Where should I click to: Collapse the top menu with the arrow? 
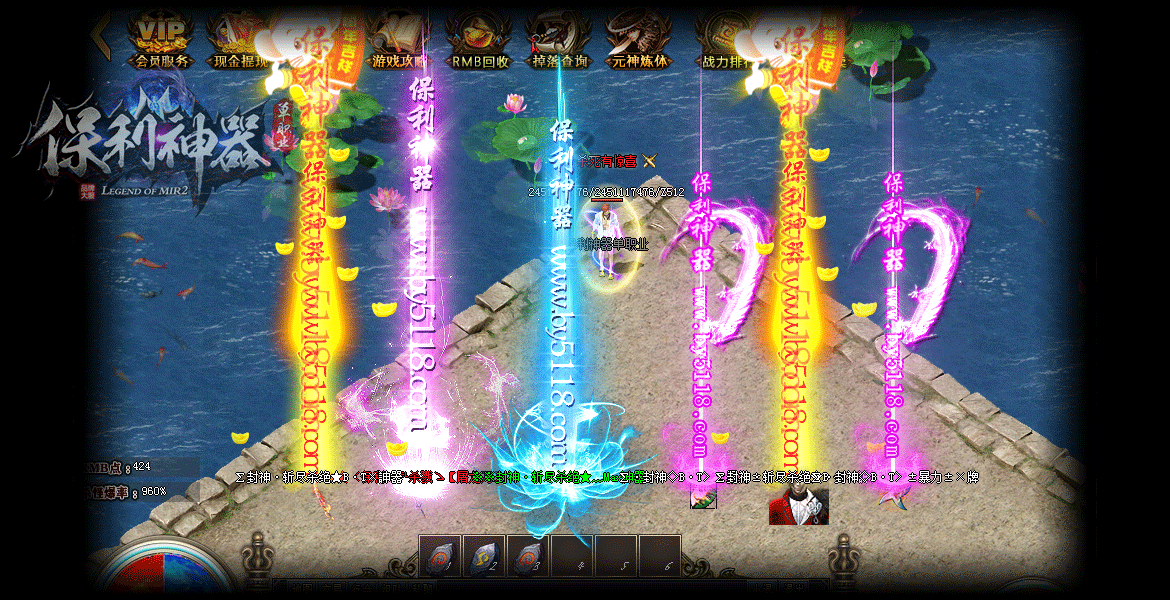100,34
